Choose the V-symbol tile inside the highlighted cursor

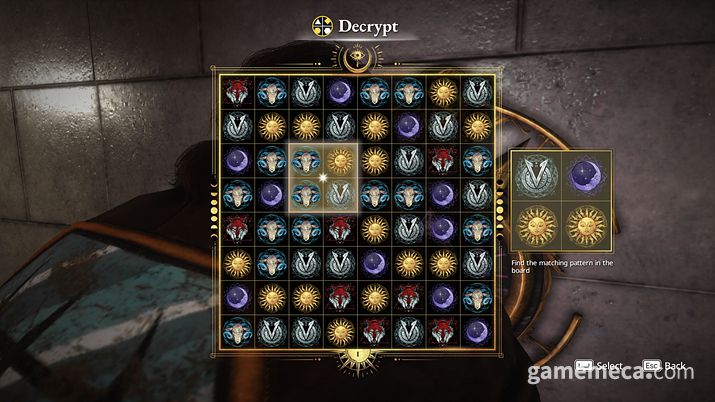pos(341,194)
